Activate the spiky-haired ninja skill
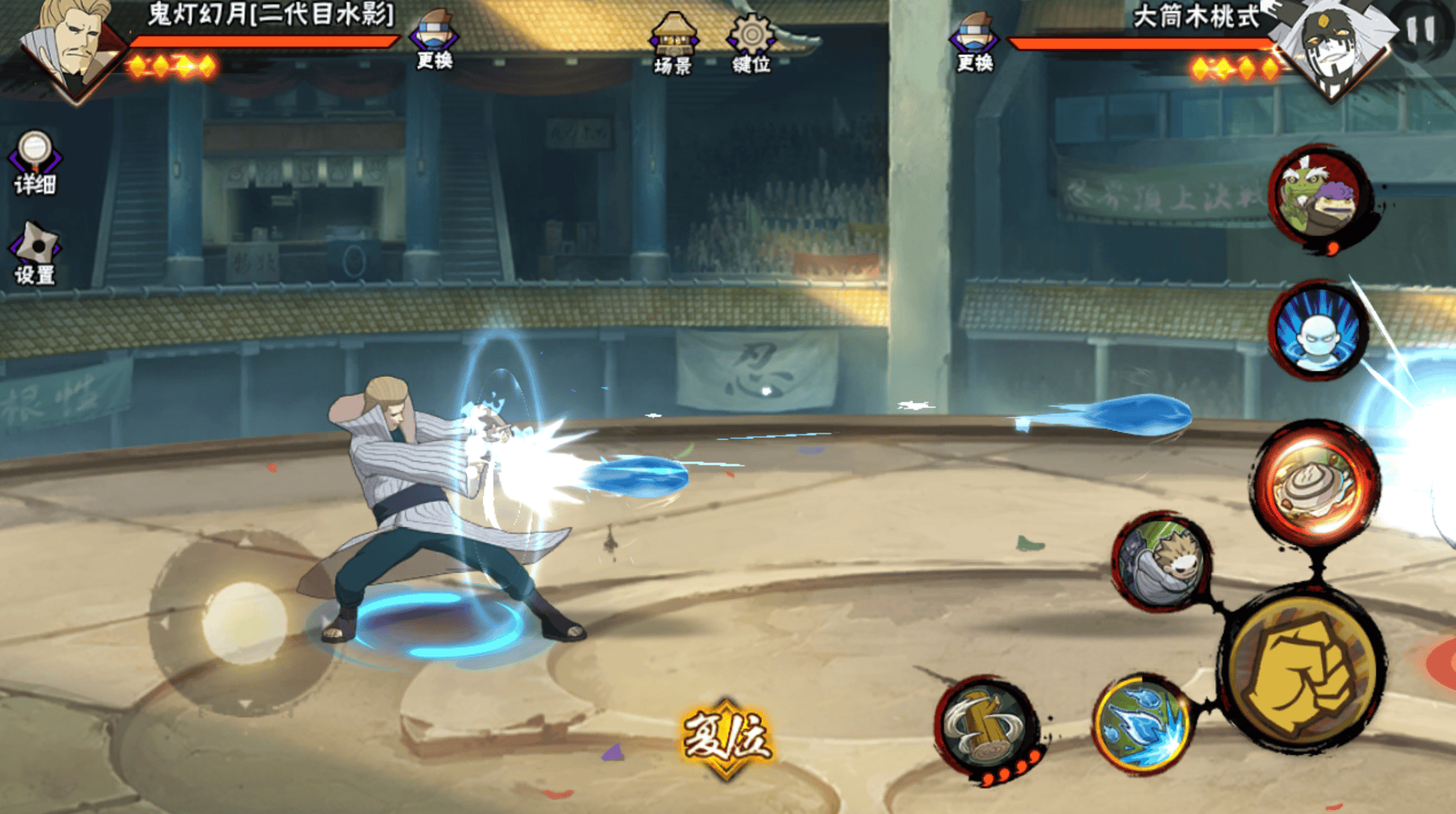This screenshot has width=1456, height=814. coord(1161,562)
